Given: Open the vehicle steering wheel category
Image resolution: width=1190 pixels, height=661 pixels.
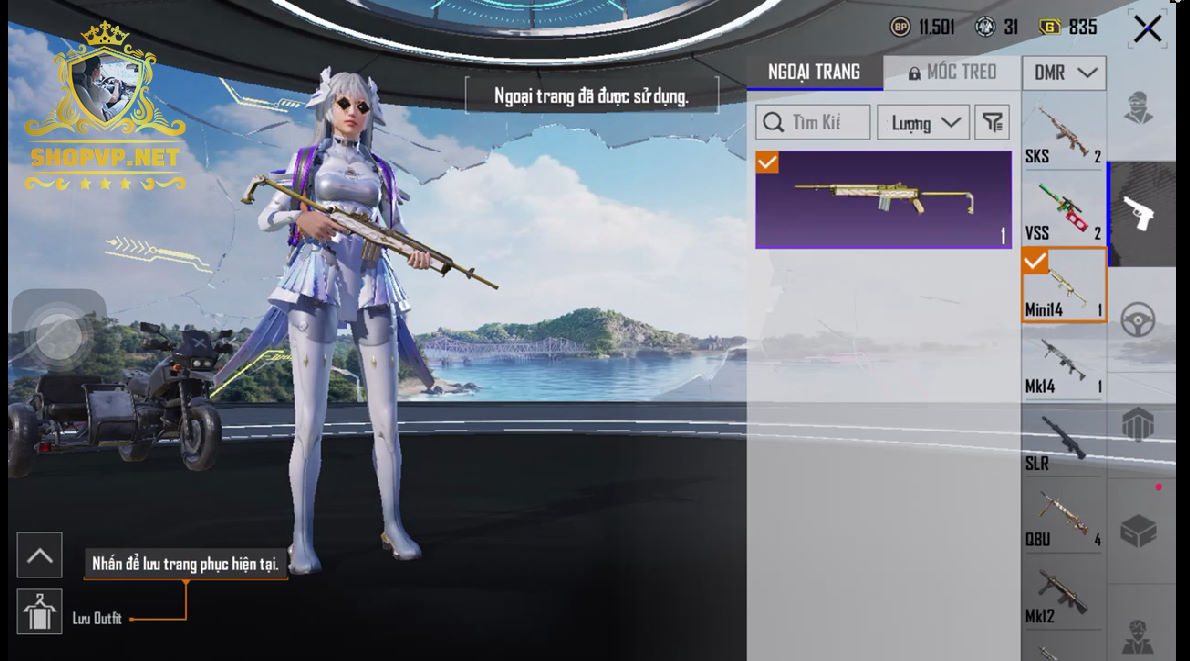Looking at the screenshot, I should [x=1139, y=320].
